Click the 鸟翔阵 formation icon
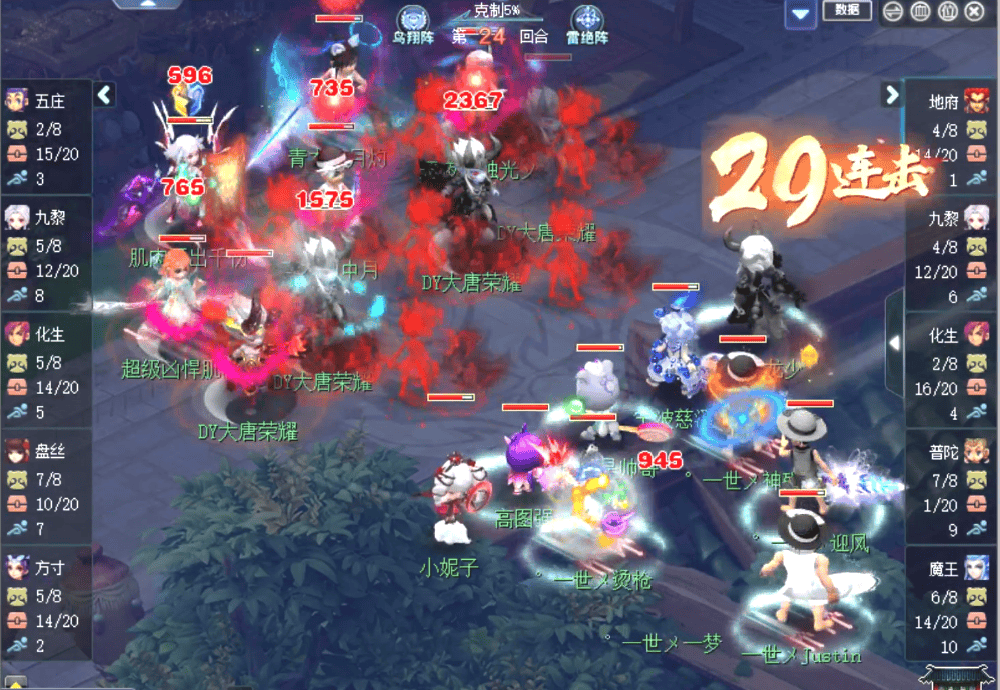Screen dimensions: 1000x690 point(412,20)
